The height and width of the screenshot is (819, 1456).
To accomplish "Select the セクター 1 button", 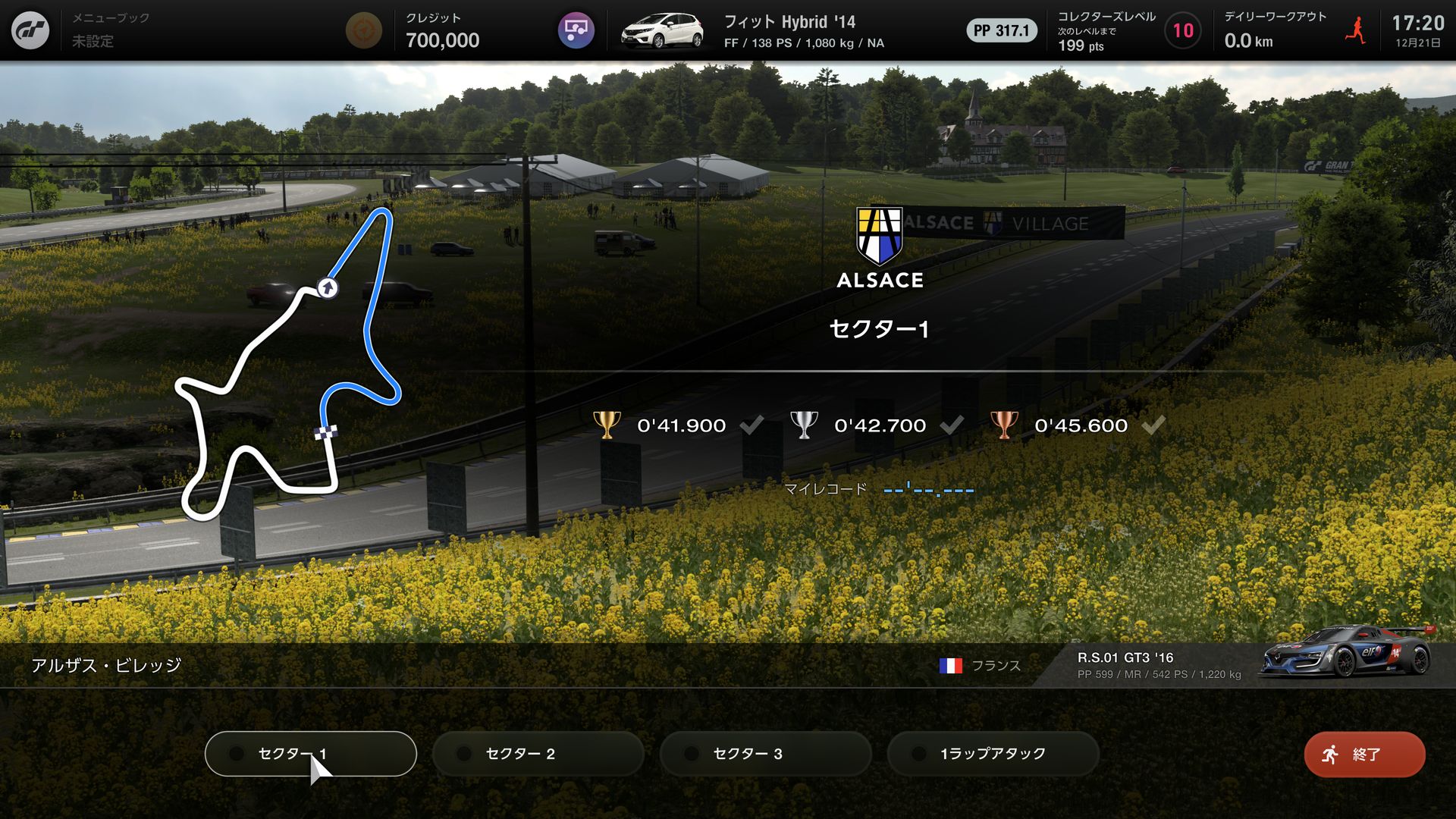I will tap(310, 754).
